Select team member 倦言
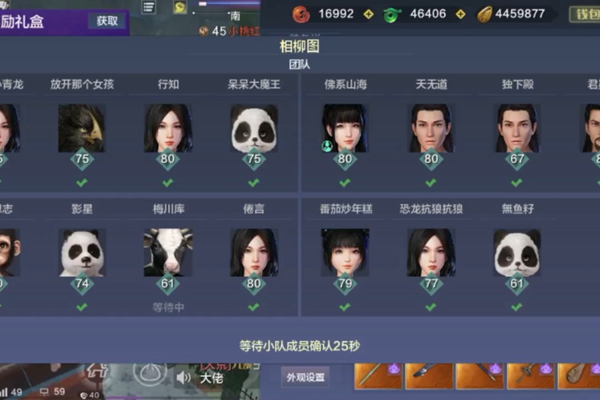 tap(254, 252)
